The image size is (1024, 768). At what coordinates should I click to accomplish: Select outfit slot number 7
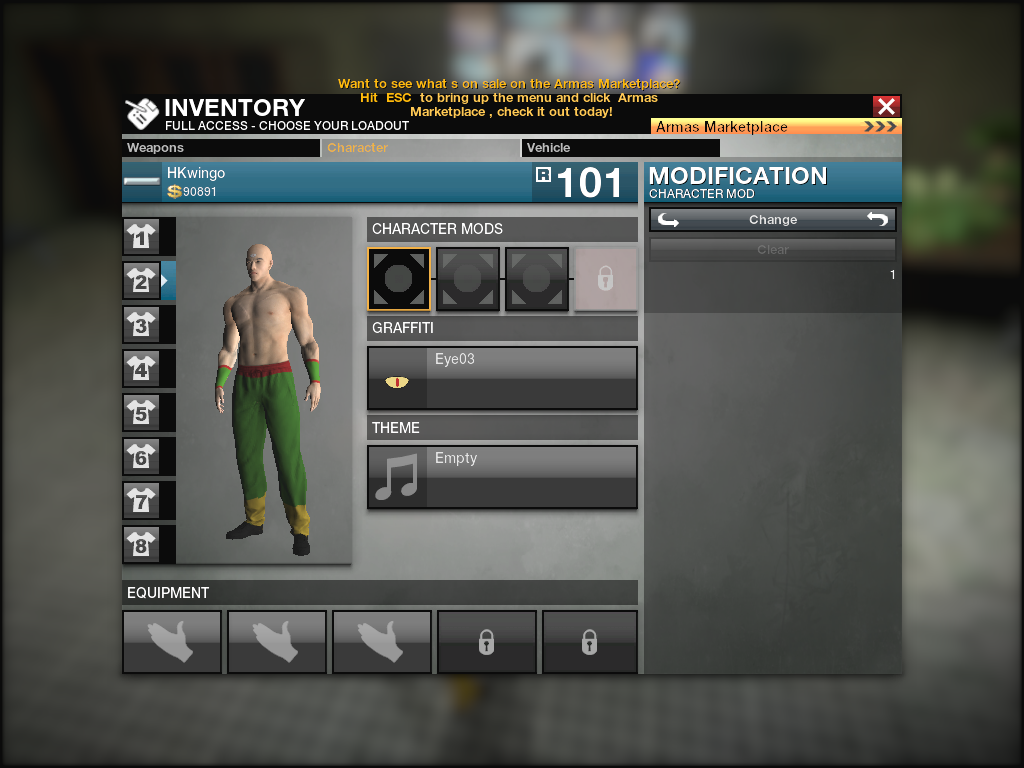[140, 501]
